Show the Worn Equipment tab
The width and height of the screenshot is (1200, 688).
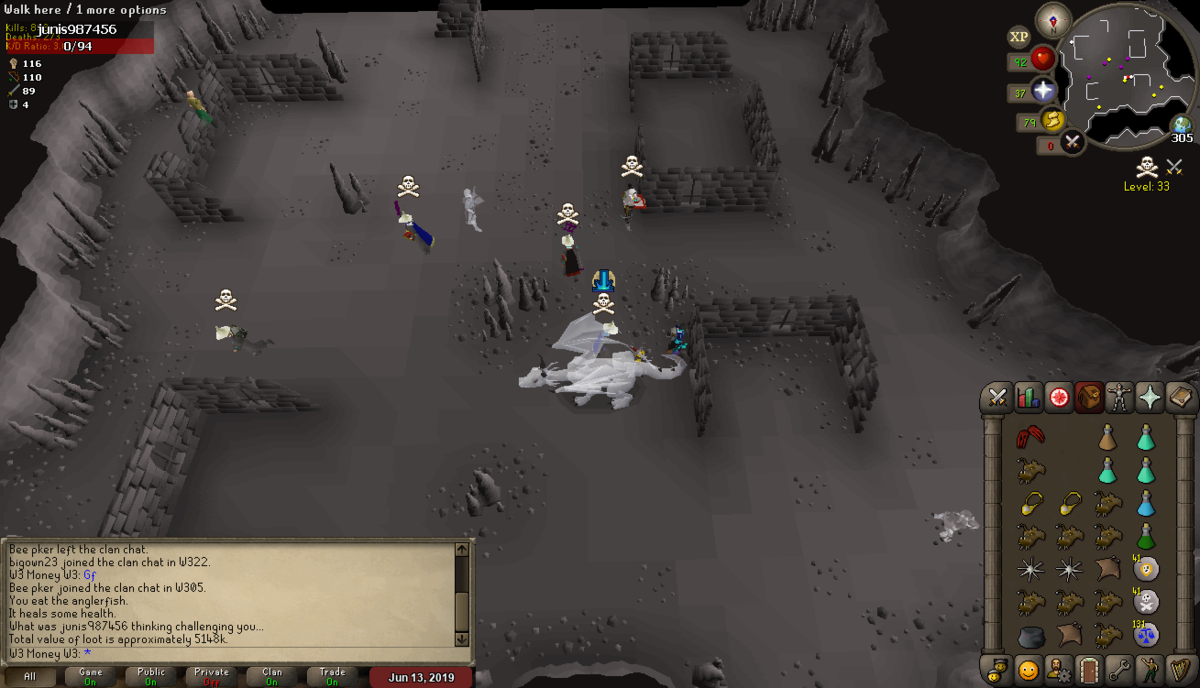(1120, 398)
